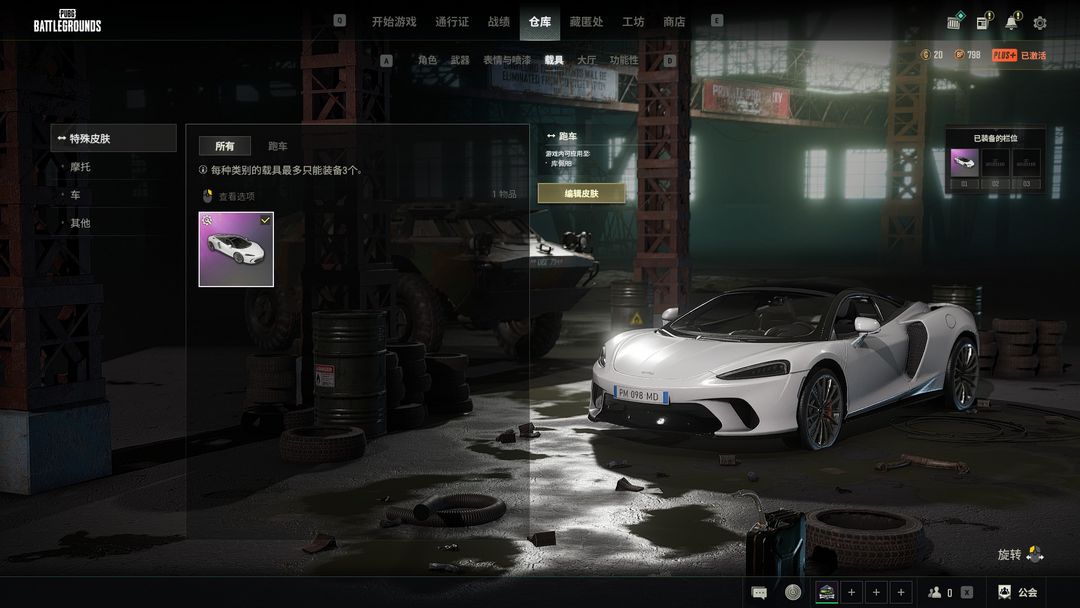Screen dimensions: 1080x608
Task: Filter by the 跑车 (Sports car) tab
Action: point(278,147)
